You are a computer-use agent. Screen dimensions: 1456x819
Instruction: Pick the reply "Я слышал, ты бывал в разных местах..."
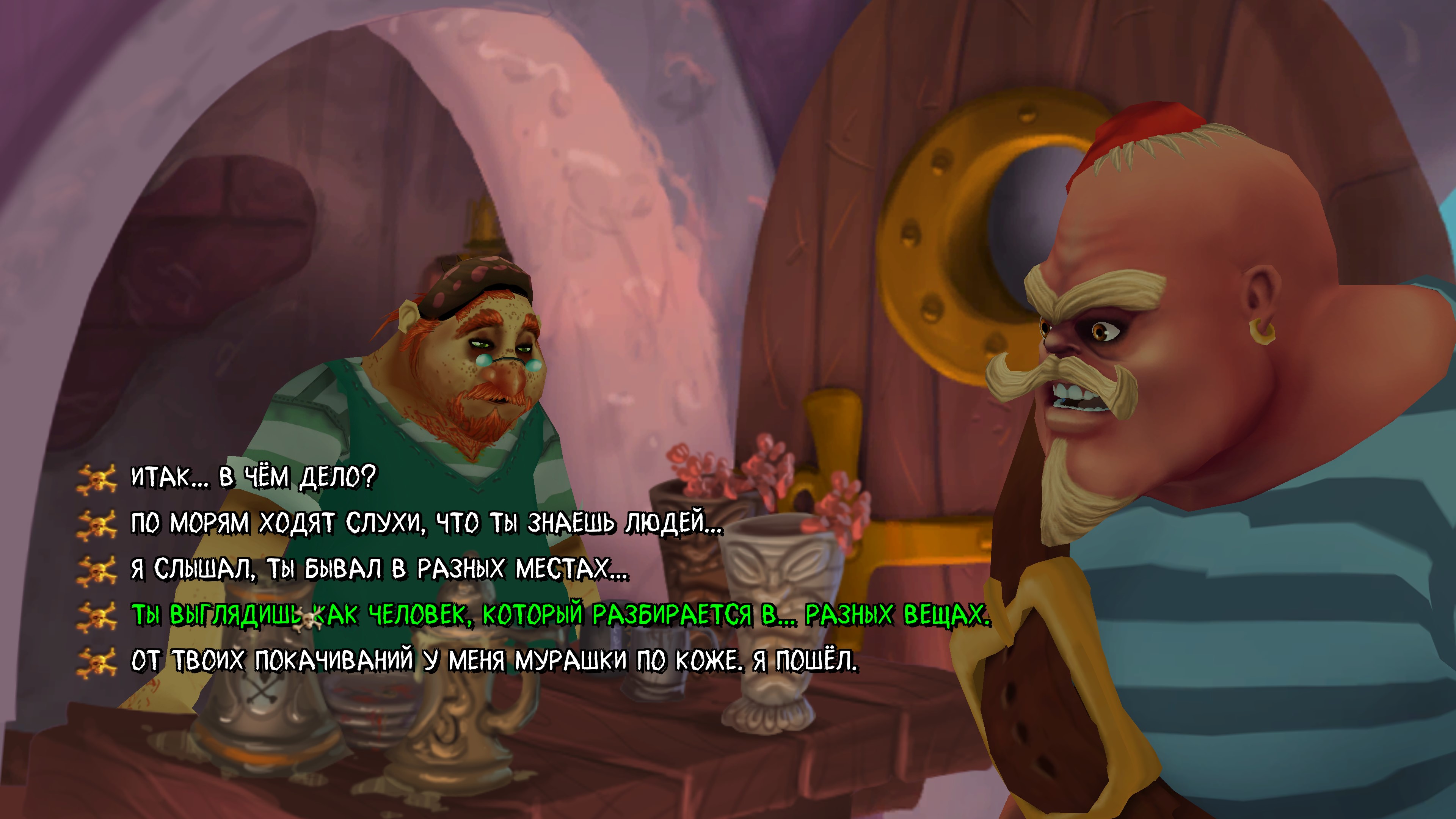tap(379, 569)
